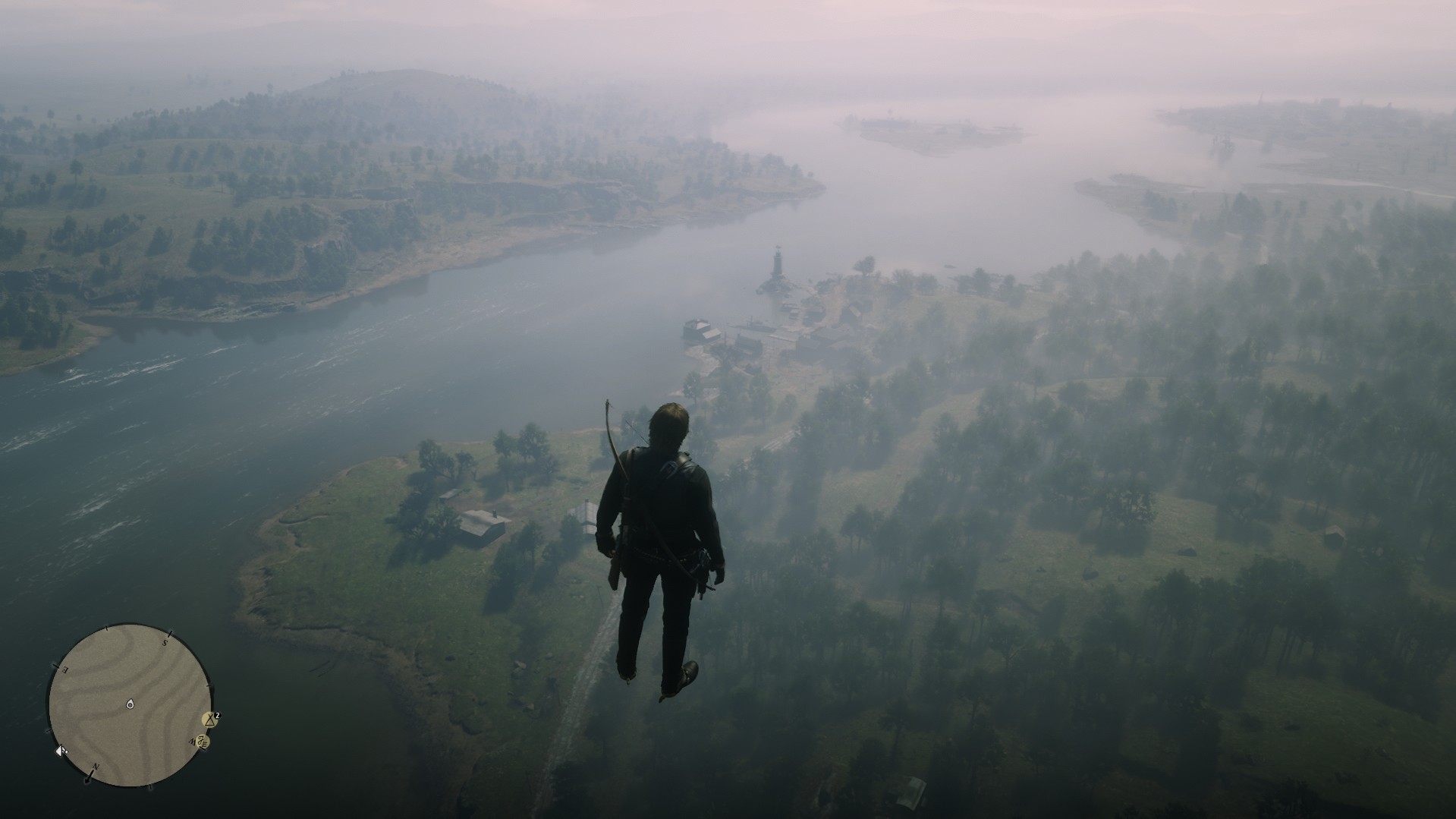Image resolution: width=1456 pixels, height=819 pixels.
Task: Click the center of the circular minimap
Action: 130,706
